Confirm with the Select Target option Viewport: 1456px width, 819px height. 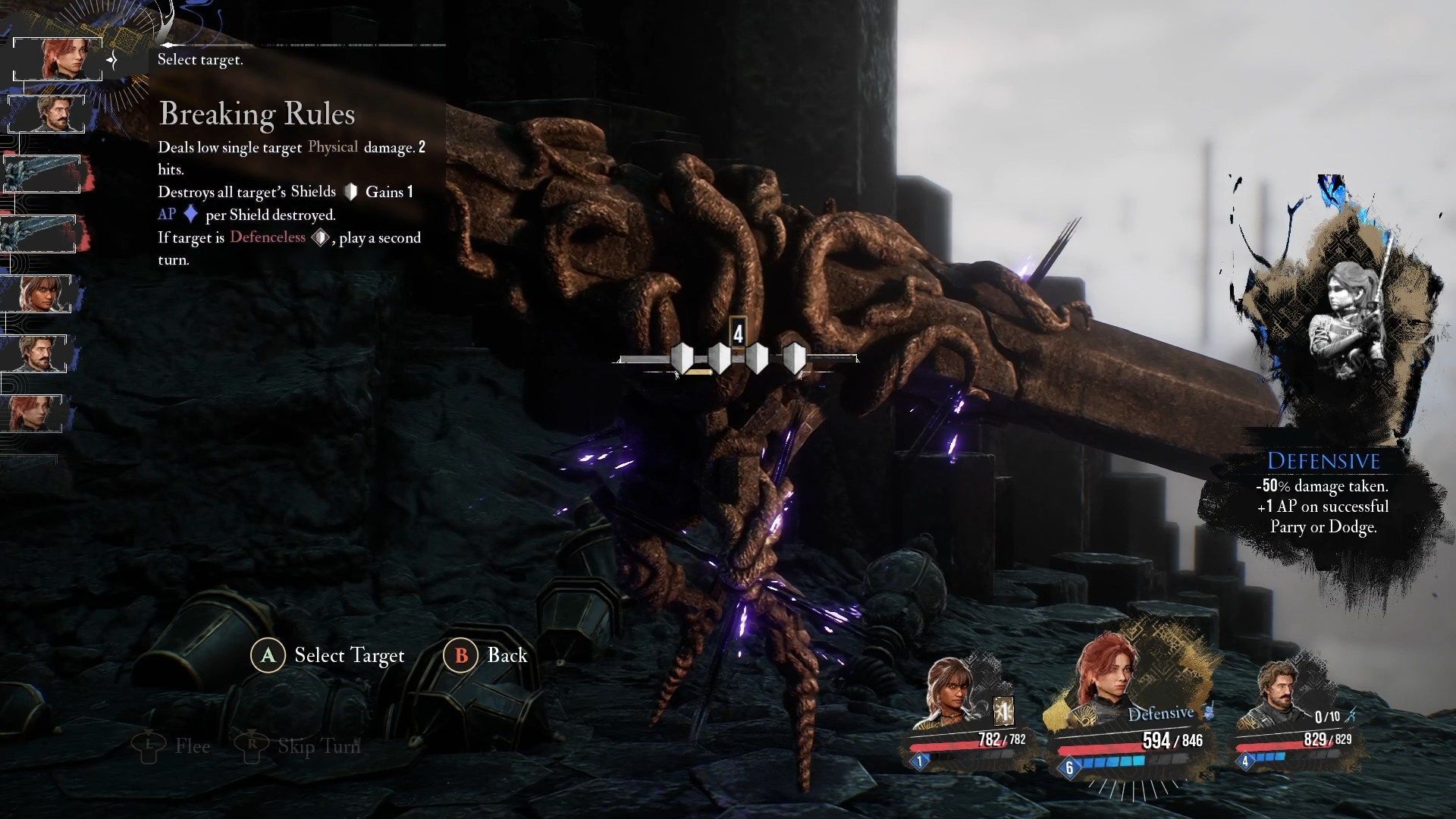coord(328,655)
